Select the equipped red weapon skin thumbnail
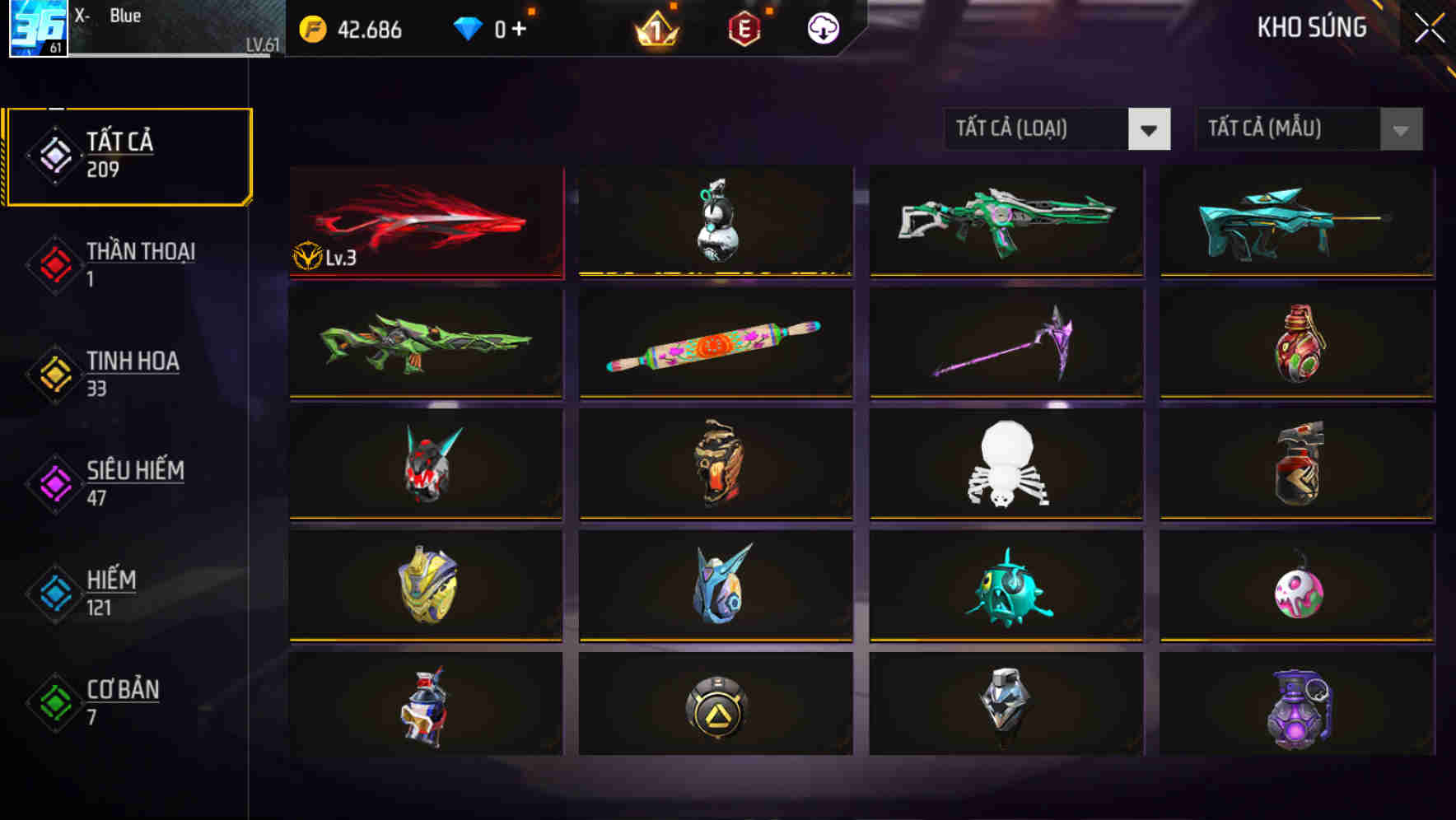1456x820 pixels. point(425,221)
